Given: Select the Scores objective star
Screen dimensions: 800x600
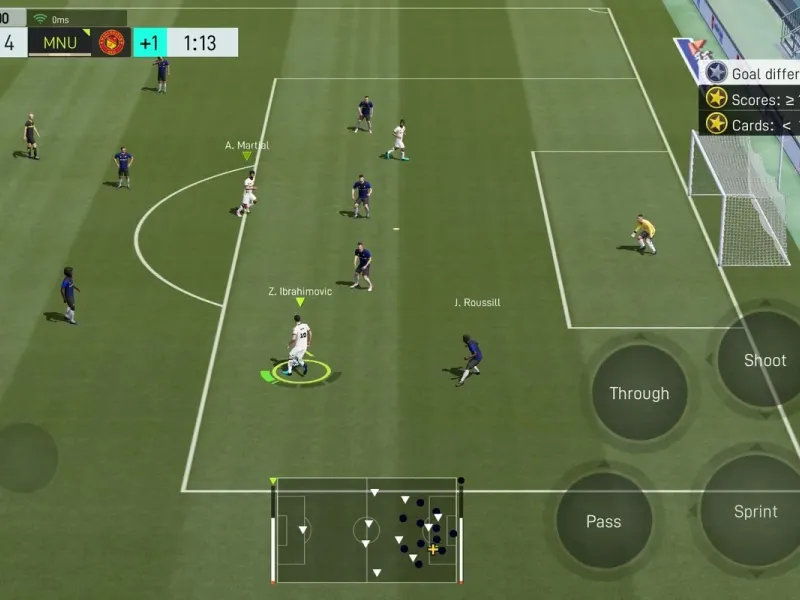Looking at the screenshot, I should 716,98.
